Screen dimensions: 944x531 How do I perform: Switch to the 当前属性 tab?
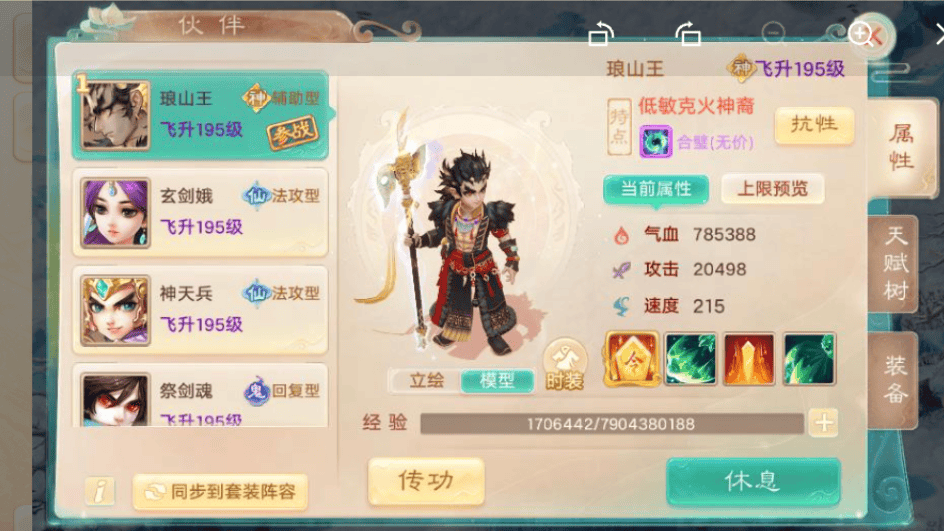click(x=655, y=189)
